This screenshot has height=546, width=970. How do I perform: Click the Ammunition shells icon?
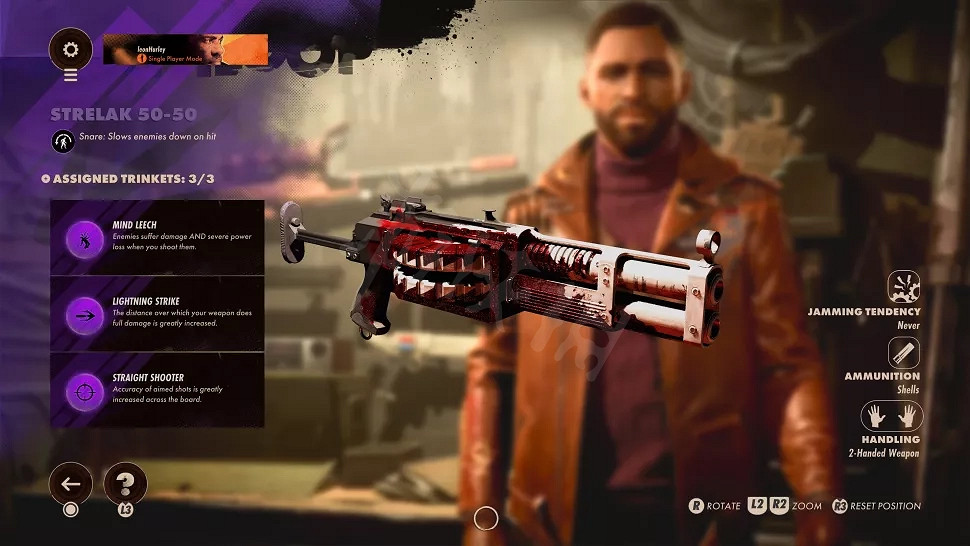click(904, 352)
